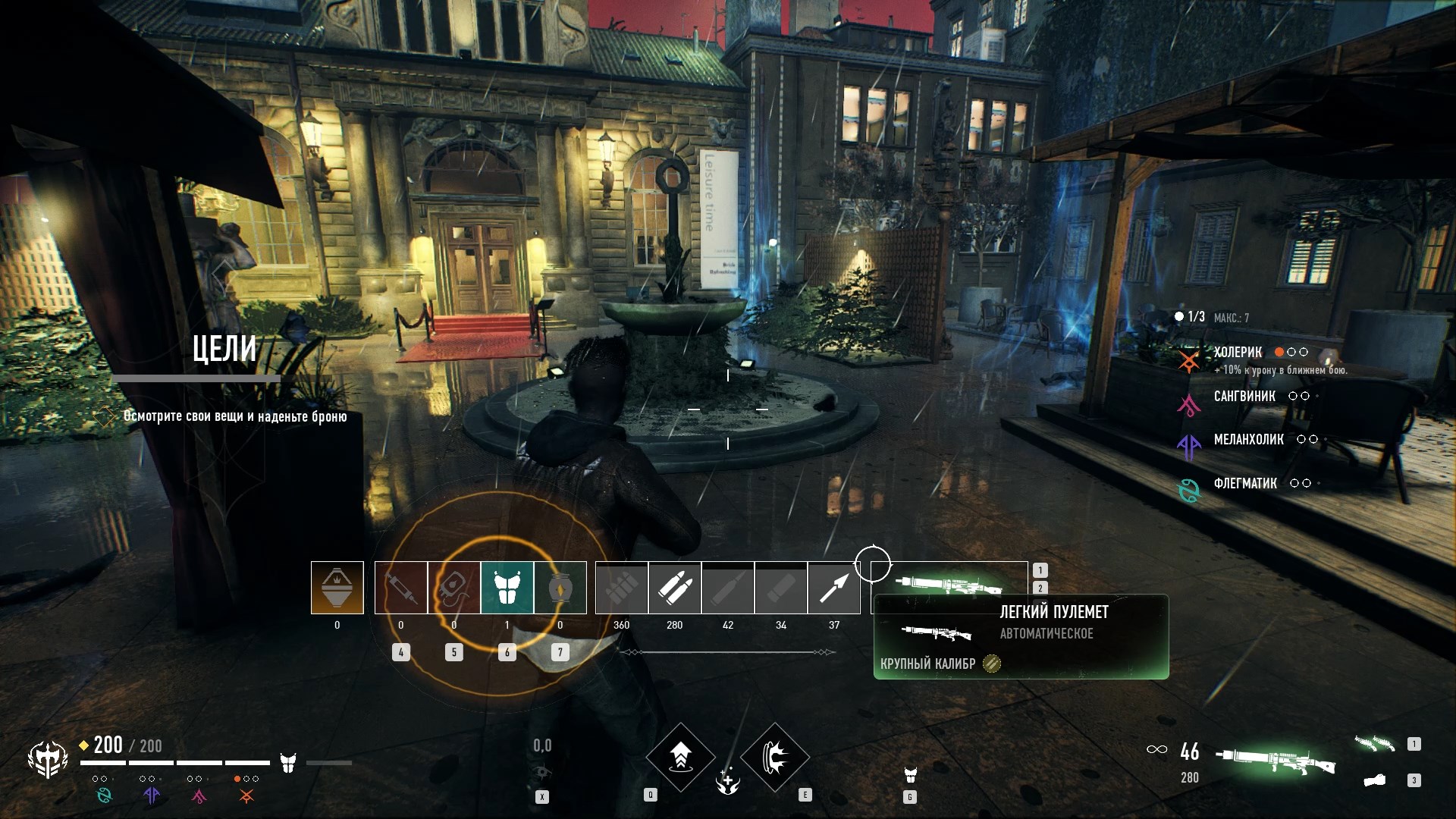Activate the upward arrow ability icon
The height and width of the screenshot is (819, 1456).
(x=680, y=757)
